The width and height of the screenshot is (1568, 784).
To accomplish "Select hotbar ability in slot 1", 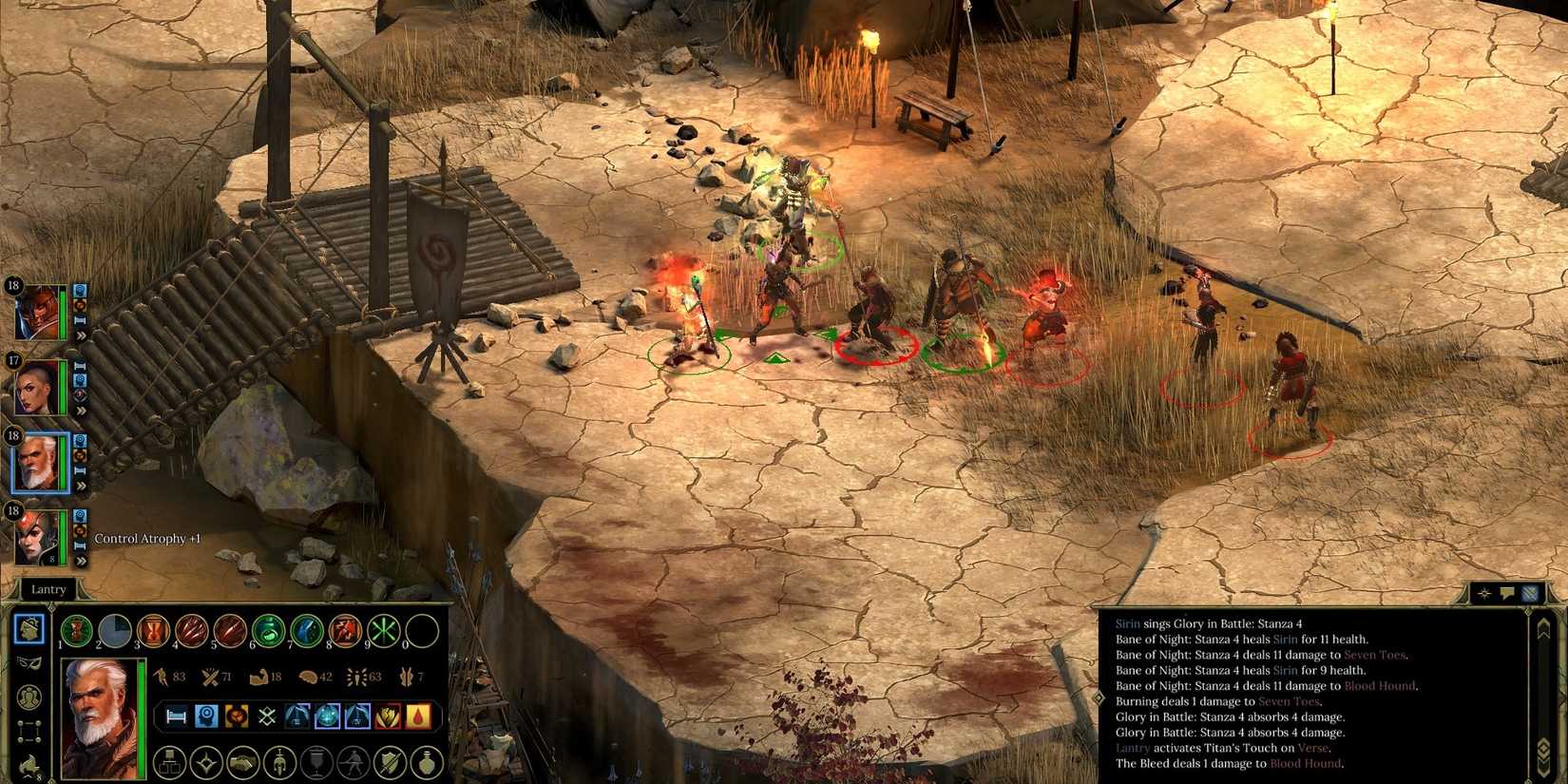I will (x=75, y=630).
